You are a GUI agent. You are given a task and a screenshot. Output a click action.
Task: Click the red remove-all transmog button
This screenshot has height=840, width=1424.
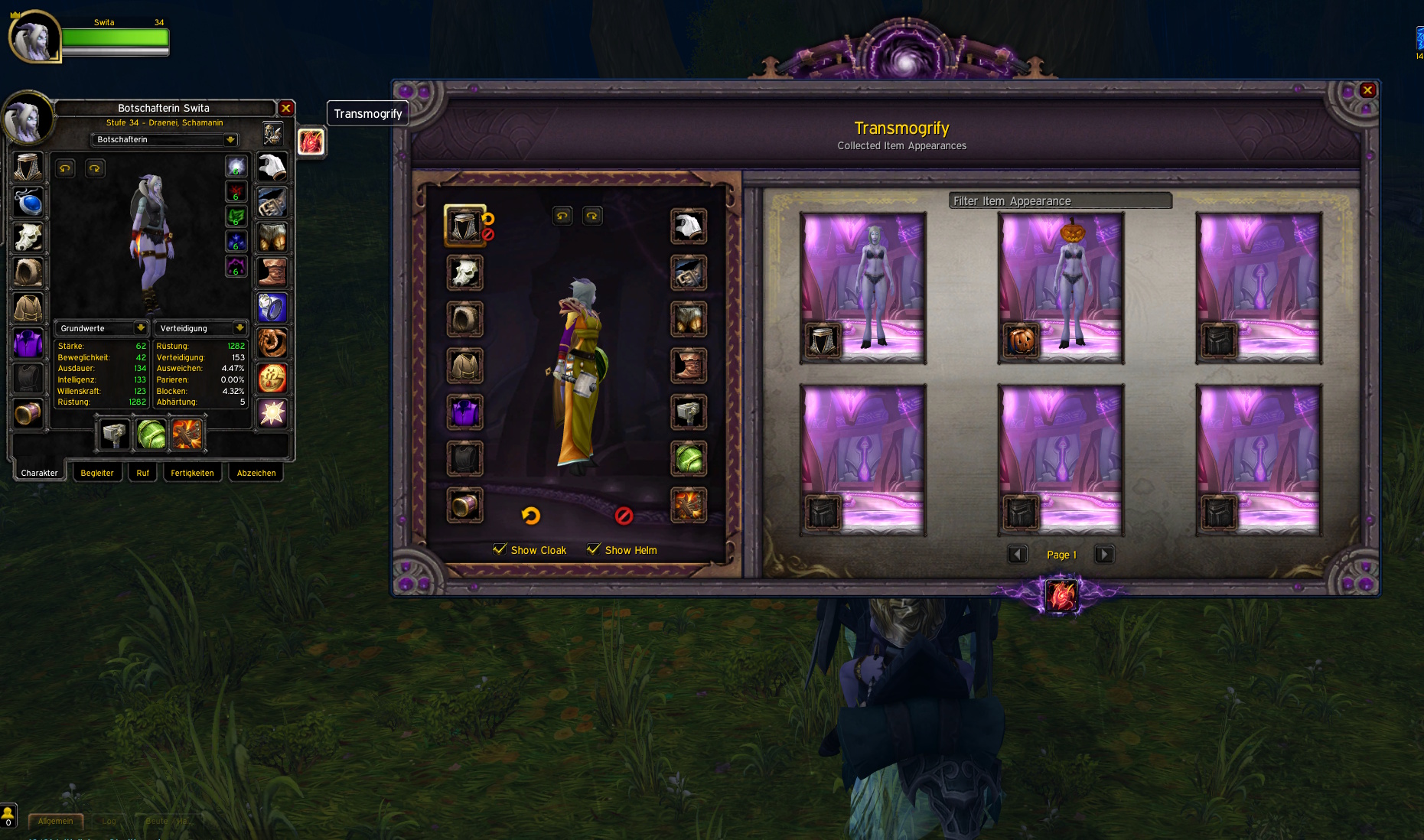click(624, 516)
